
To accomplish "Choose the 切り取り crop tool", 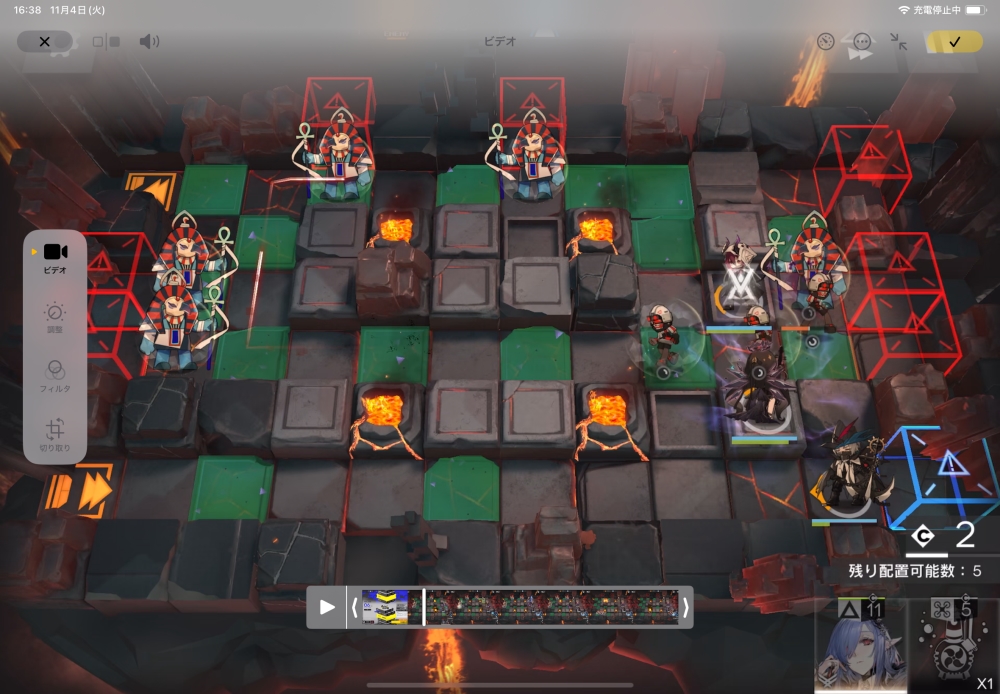I will coord(55,433).
